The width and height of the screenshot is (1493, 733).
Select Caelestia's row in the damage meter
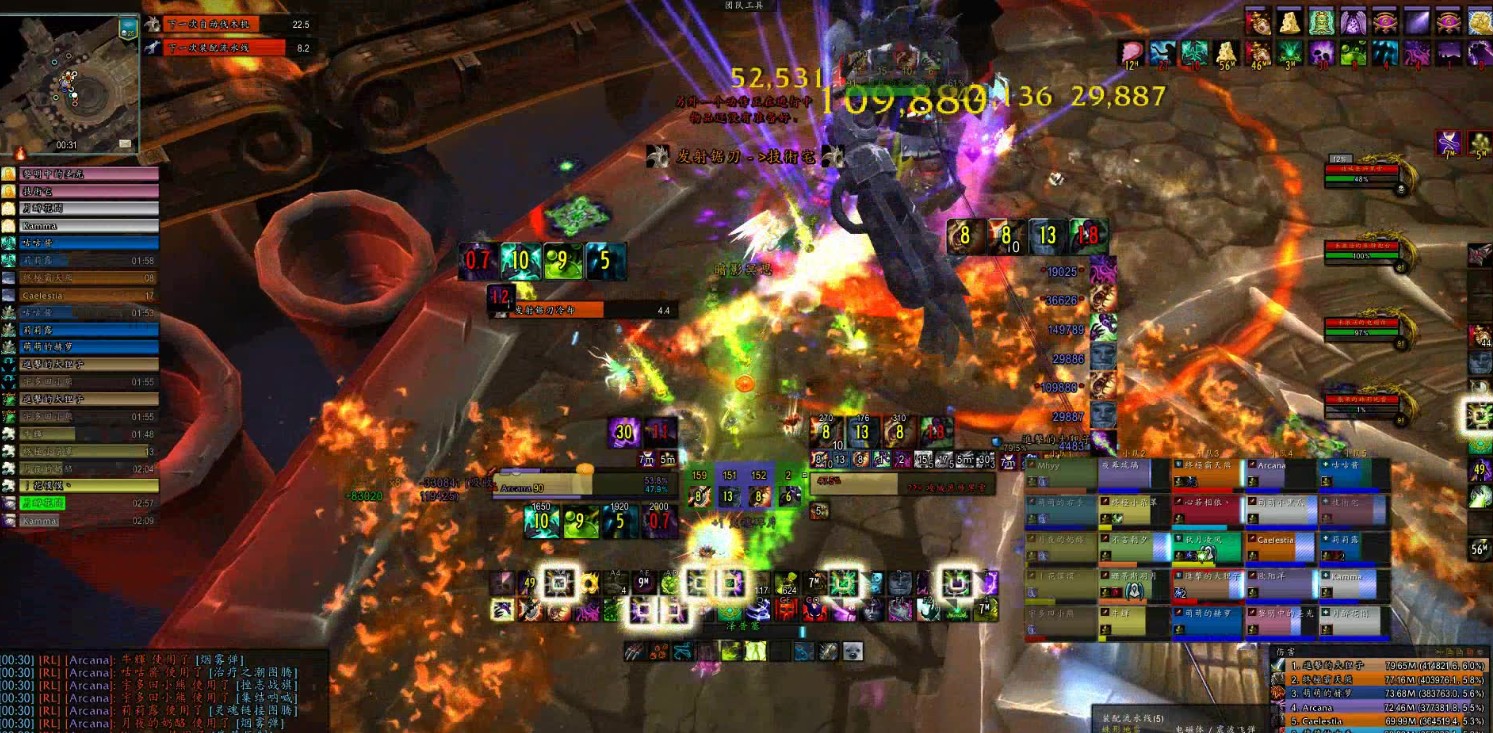(x=1380, y=720)
